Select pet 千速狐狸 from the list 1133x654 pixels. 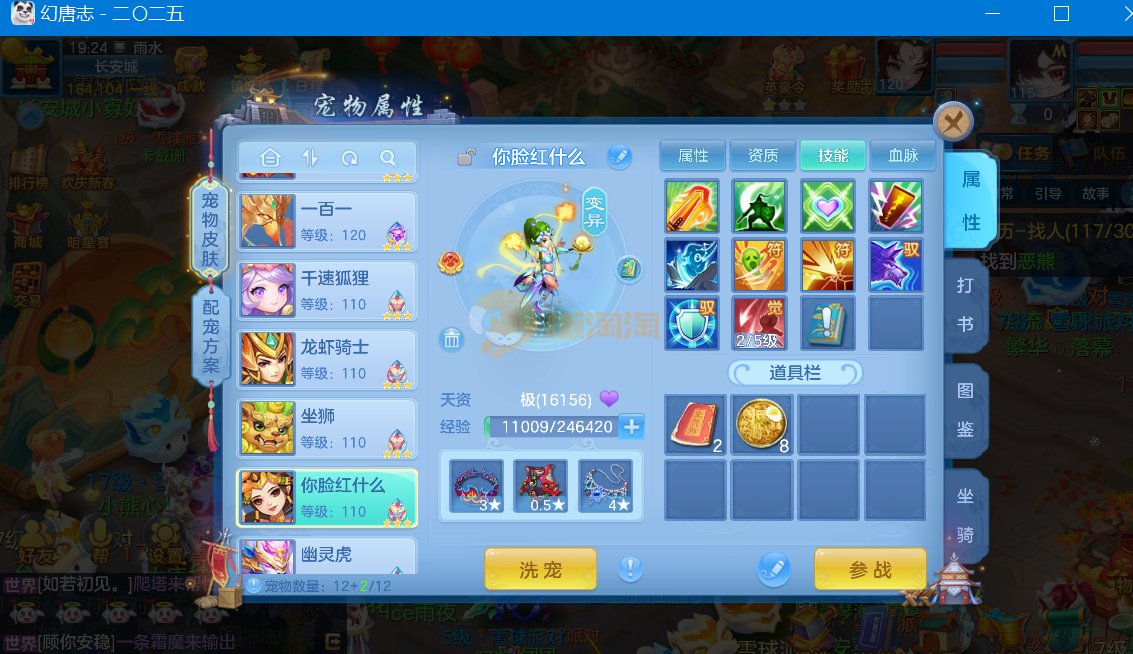[x=328, y=290]
